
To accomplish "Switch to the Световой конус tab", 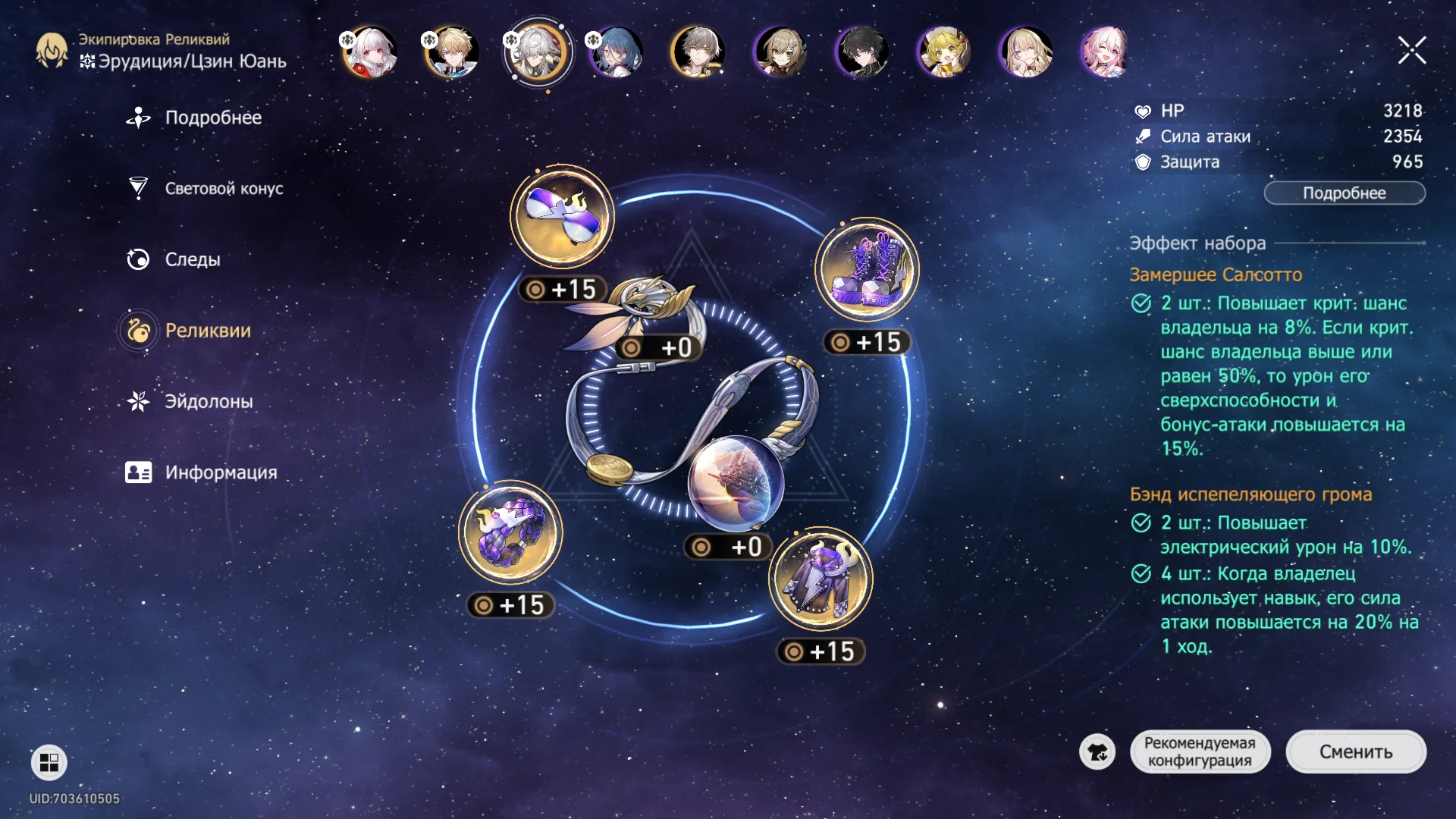I will point(223,189).
